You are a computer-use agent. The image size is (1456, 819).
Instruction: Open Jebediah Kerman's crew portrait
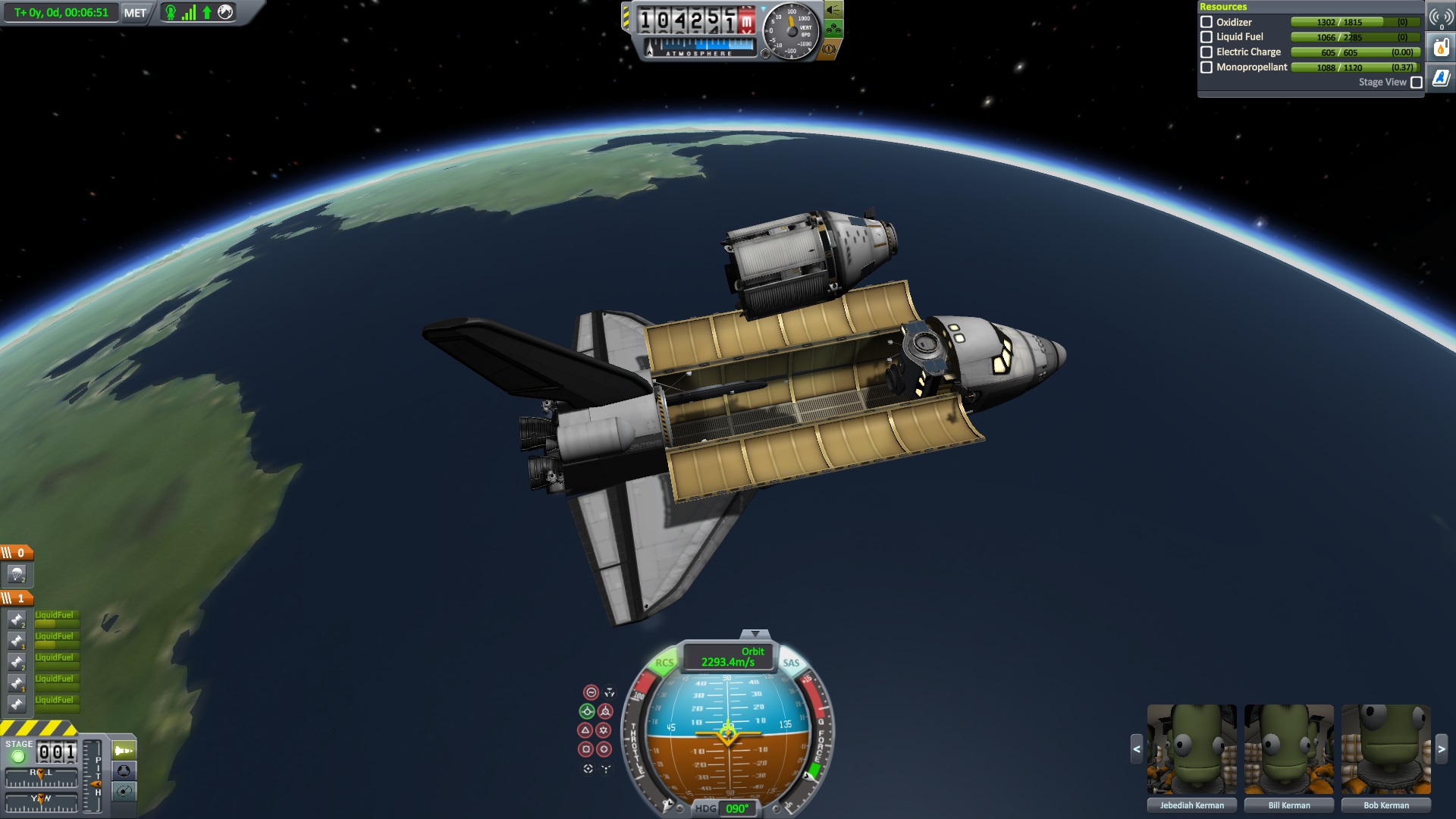point(1191,750)
